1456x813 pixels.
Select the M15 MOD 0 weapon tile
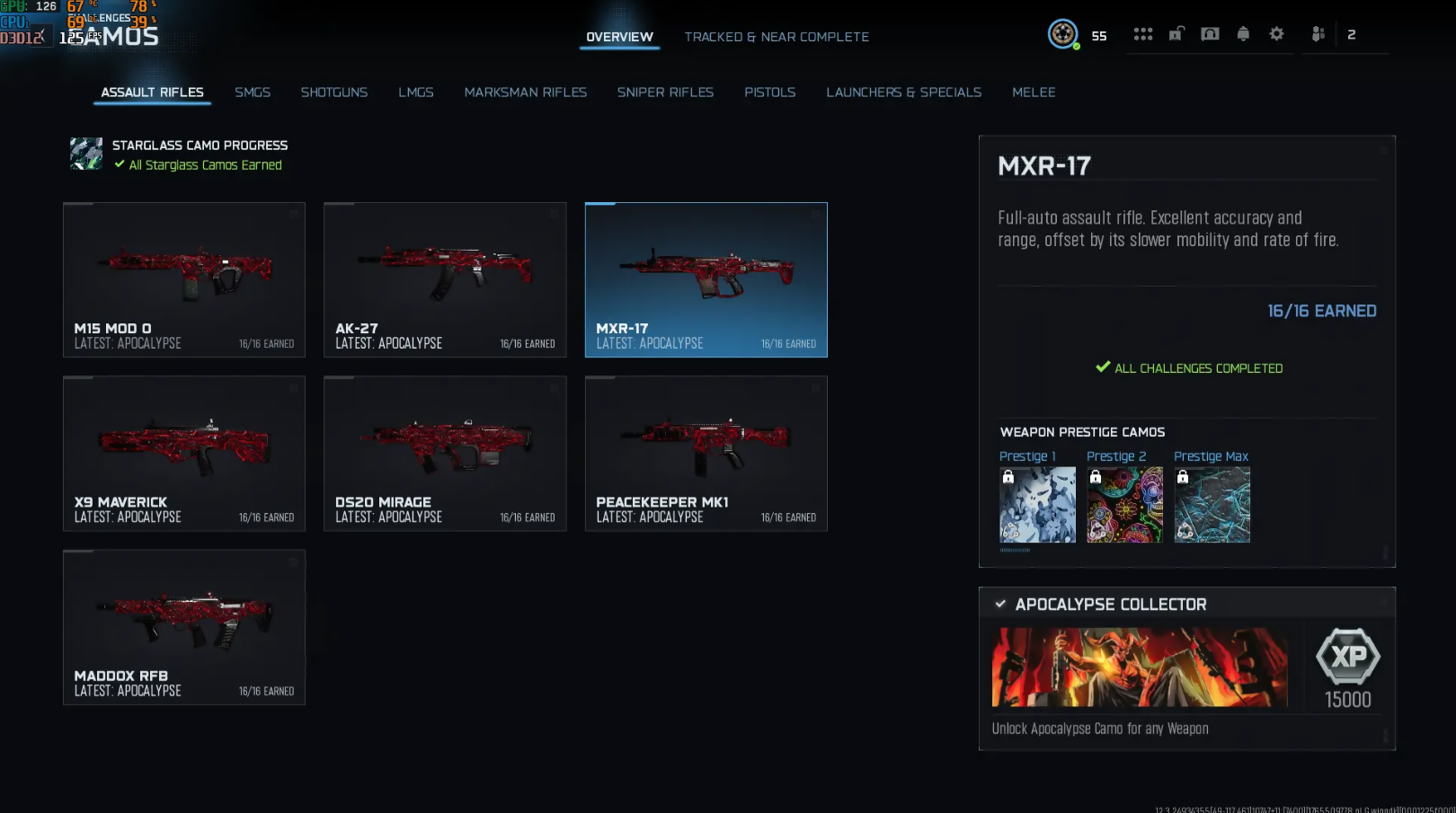(x=184, y=279)
